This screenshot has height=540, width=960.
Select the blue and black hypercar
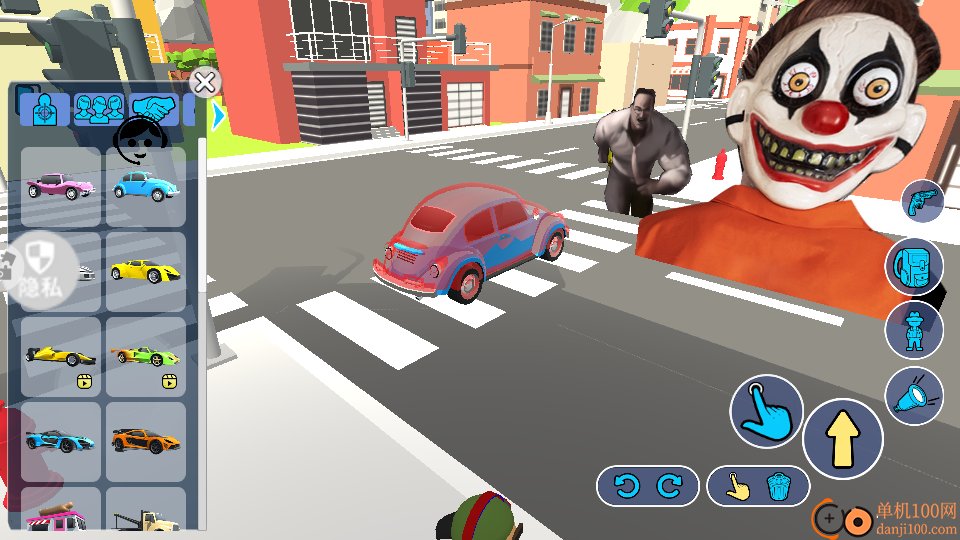click(61, 441)
